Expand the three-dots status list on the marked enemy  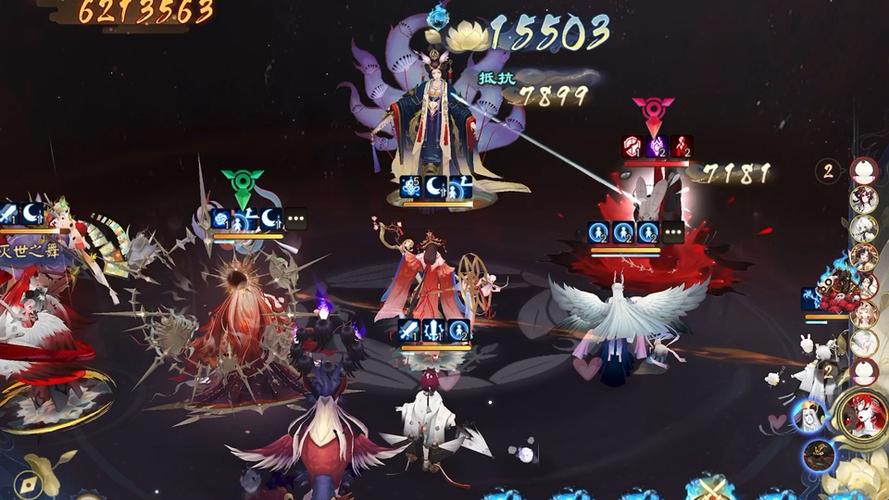673,233
